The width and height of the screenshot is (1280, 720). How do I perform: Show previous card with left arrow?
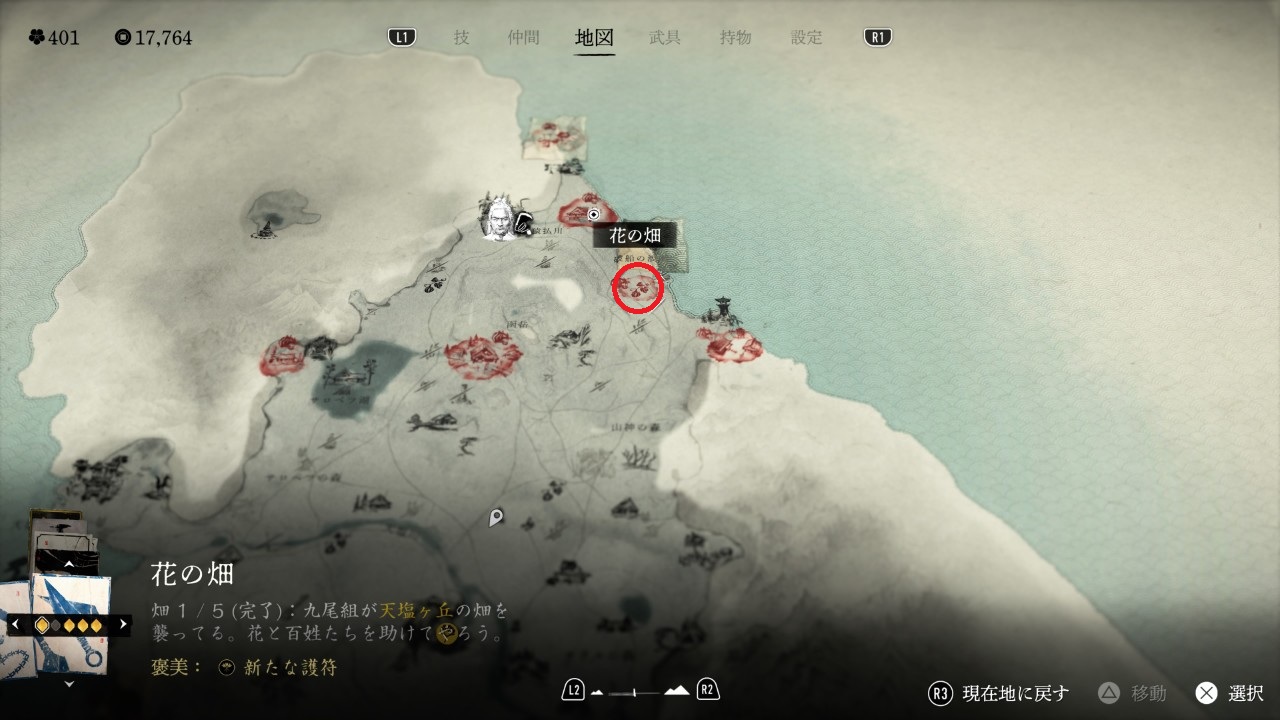click(15, 624)
